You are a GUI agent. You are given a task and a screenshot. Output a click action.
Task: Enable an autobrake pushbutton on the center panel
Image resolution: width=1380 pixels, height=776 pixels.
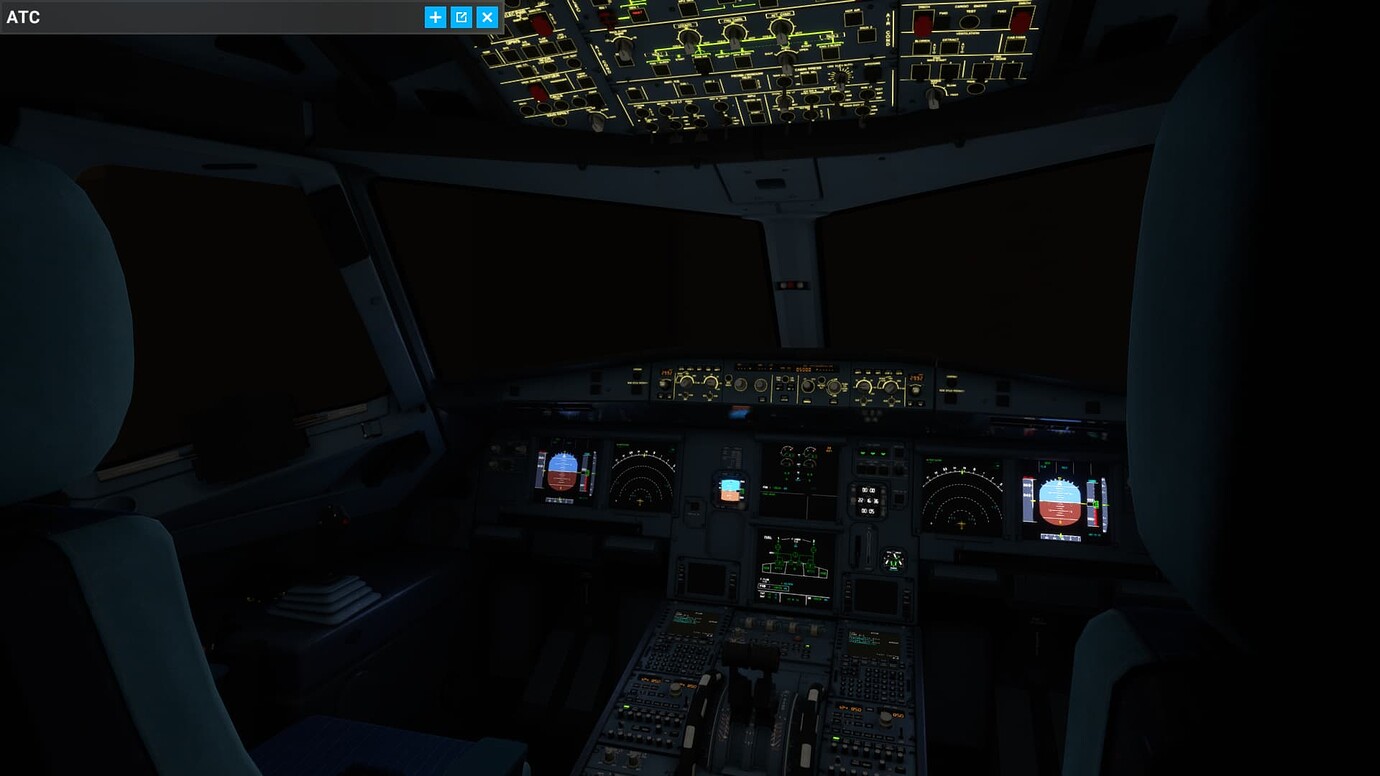click(x=871, y=468)
